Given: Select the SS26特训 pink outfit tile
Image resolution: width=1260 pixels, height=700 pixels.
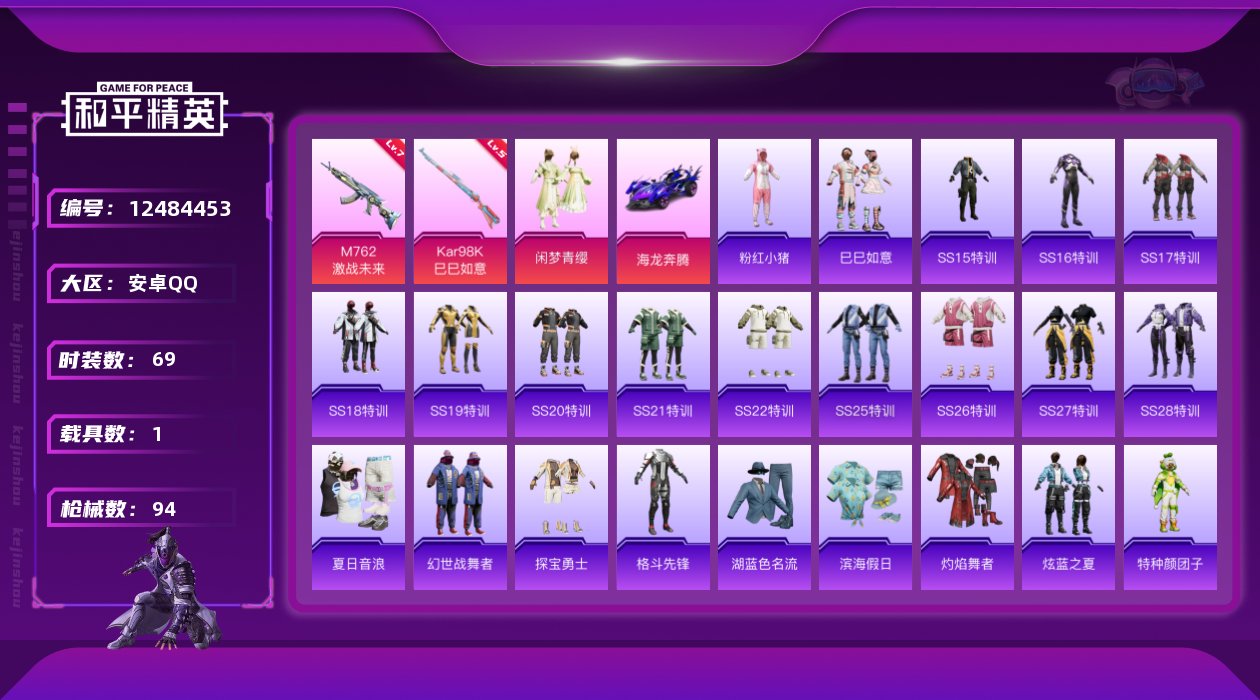Looking at the screenshot, I should (x=967, y=364).
